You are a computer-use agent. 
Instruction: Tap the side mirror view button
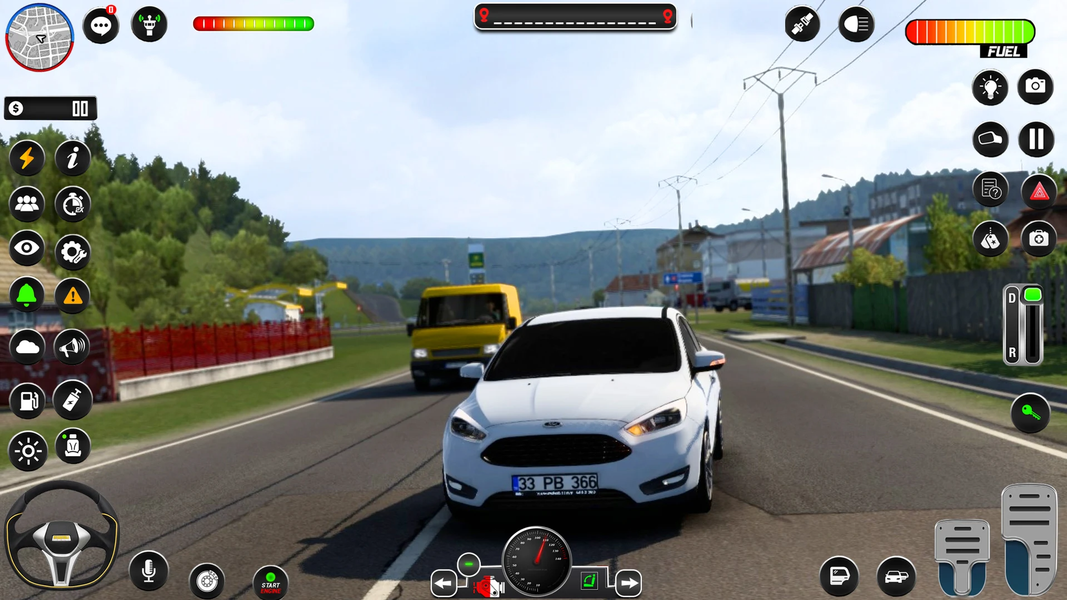[990, 139]
